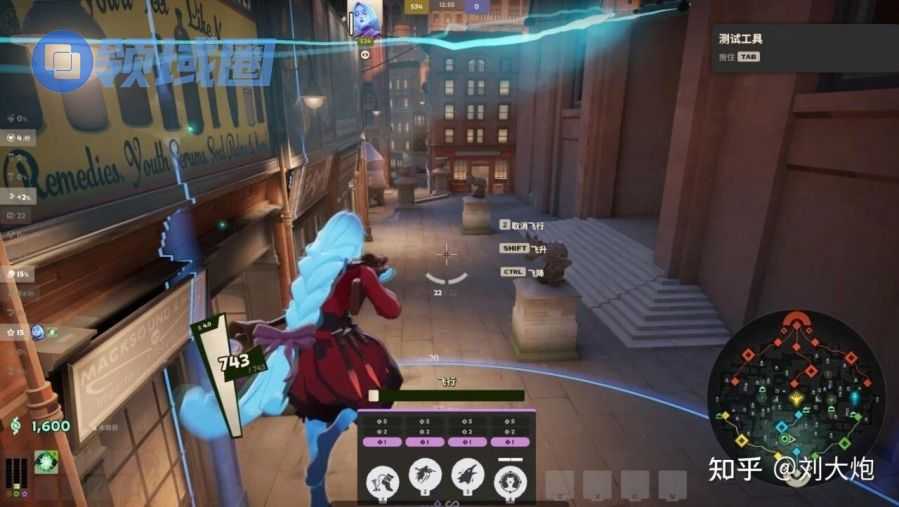
Task: Activate the dark raven ability icon
Action: [425, 475]
